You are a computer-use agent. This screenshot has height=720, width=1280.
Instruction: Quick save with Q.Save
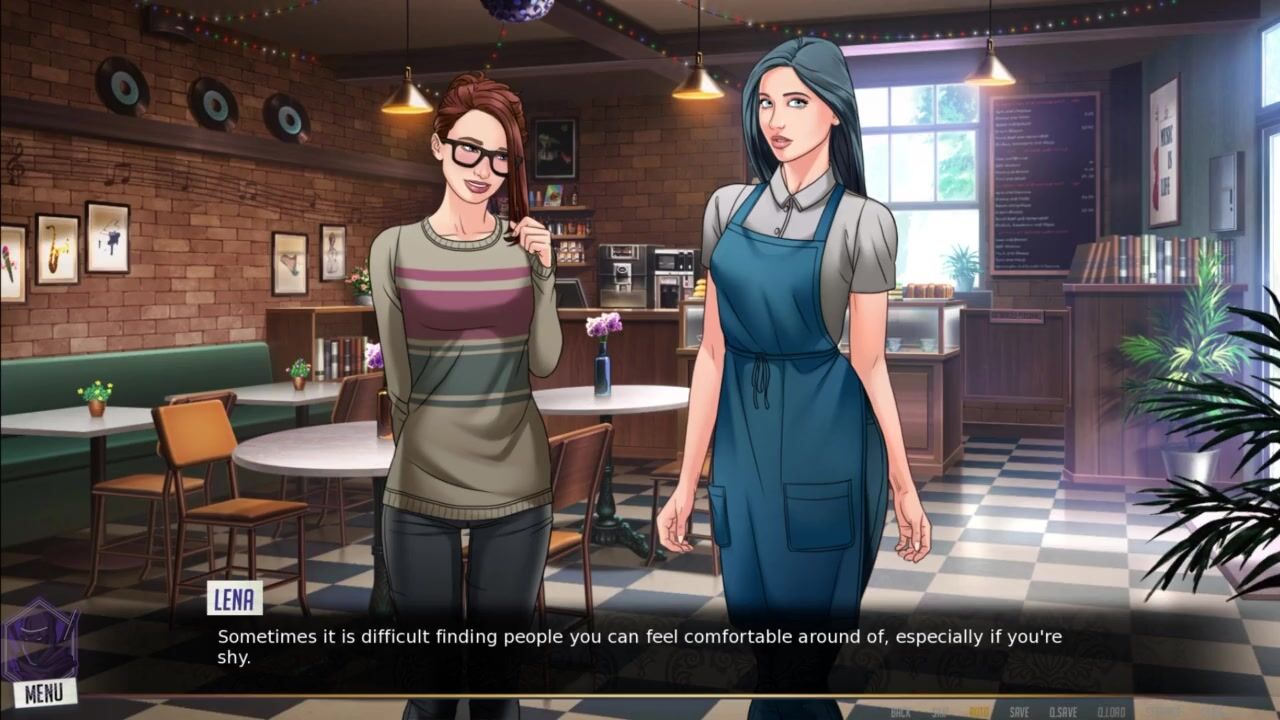click(x=1063, y=712)
